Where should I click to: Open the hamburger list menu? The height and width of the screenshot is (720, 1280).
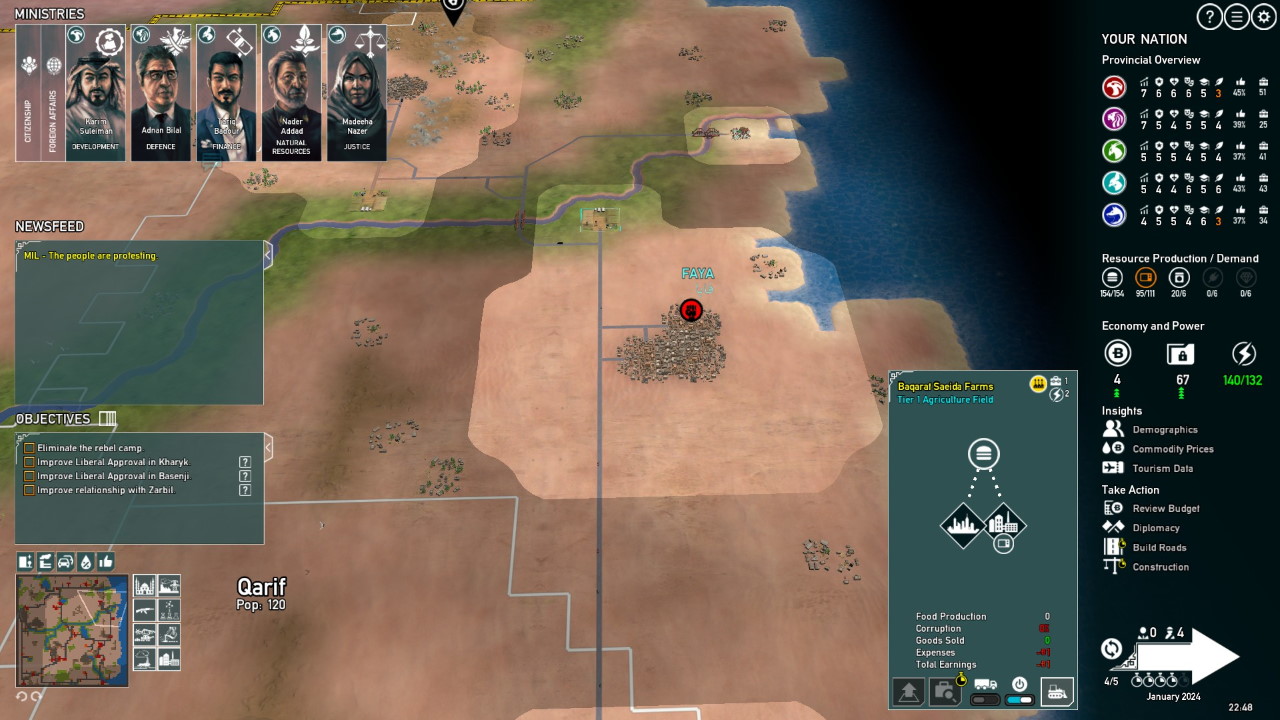pyautogui.click(x=1237, y=17)
